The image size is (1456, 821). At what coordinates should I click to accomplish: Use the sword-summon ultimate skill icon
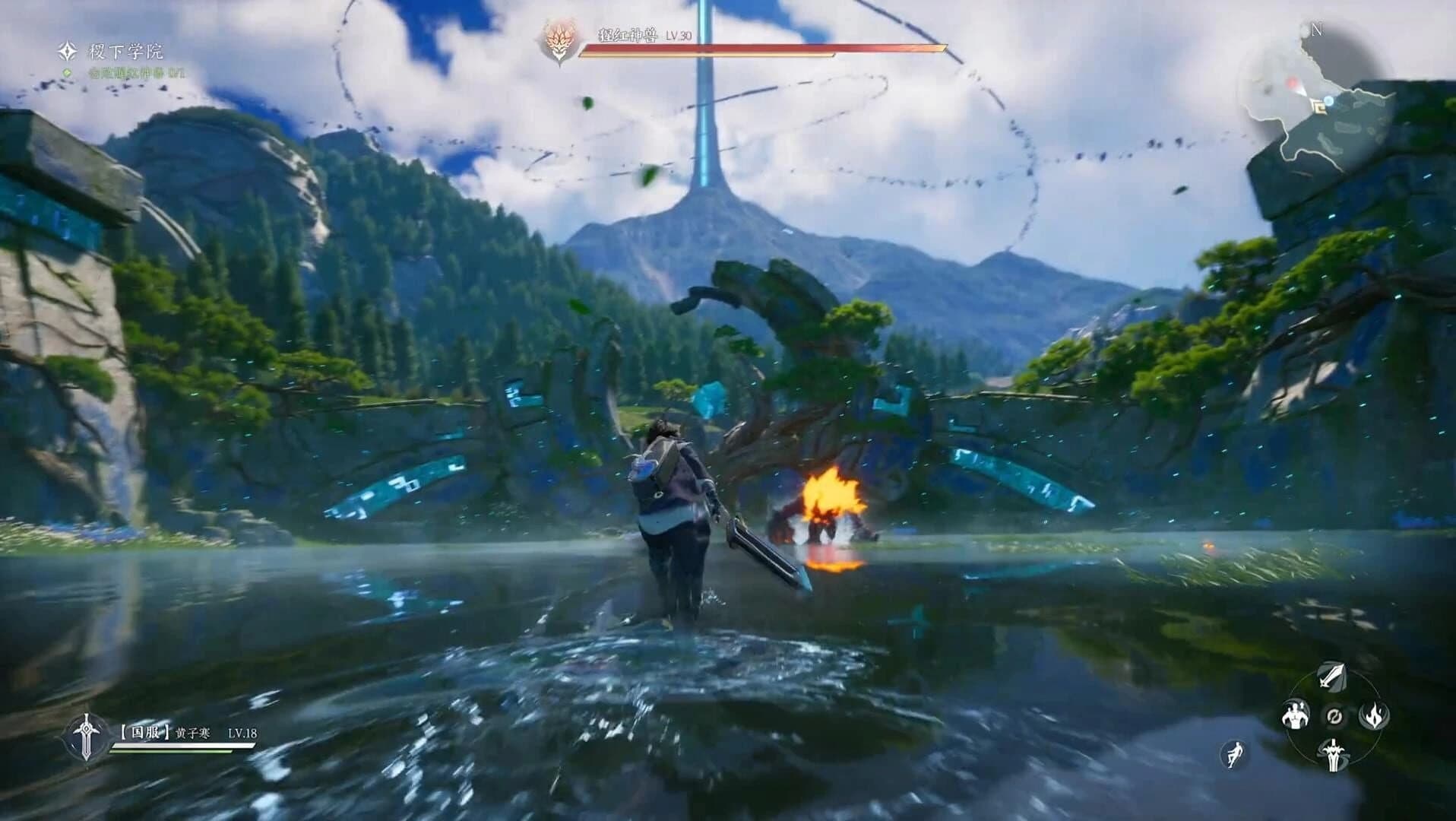(1334, 755)
